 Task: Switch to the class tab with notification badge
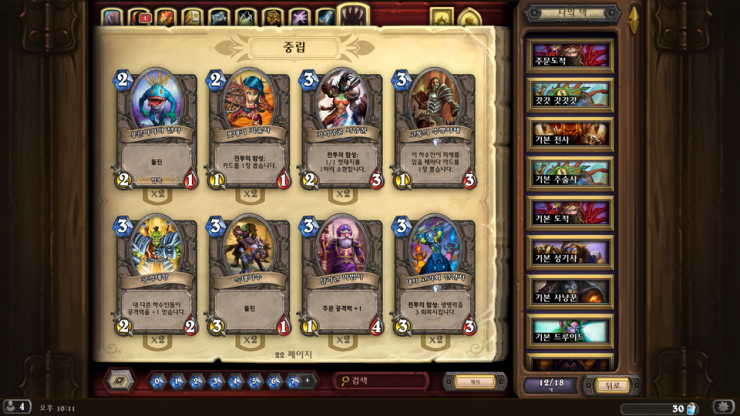pyautogui.click(x=139, y=17)
